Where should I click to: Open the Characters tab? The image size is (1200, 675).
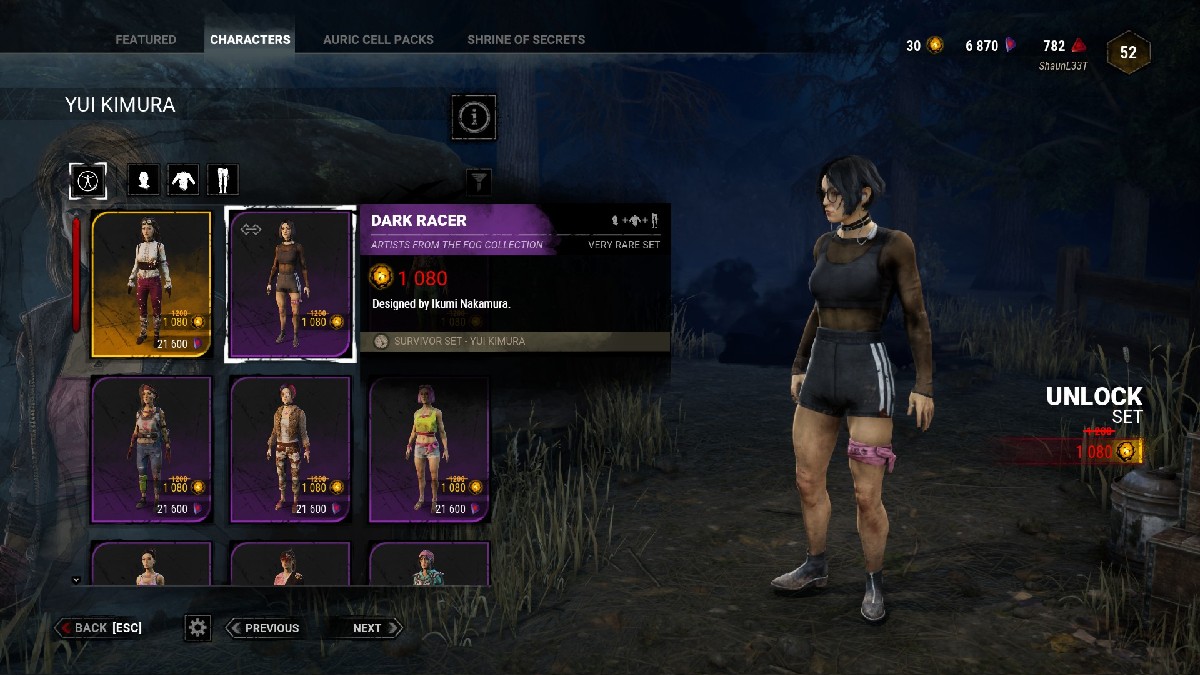click(x=250, y=40)
